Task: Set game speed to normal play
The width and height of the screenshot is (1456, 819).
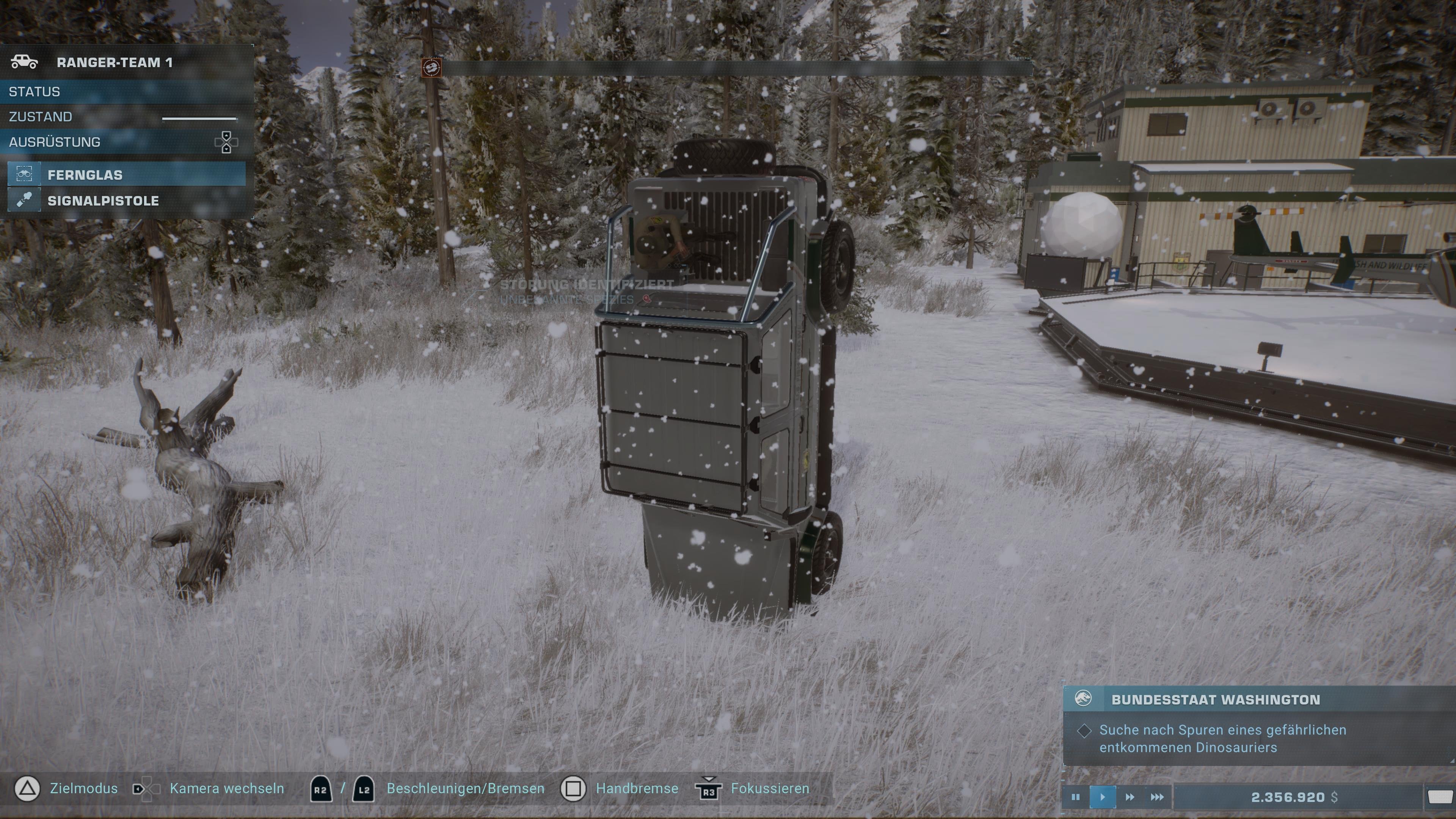Action: (x=1102, y=797)
